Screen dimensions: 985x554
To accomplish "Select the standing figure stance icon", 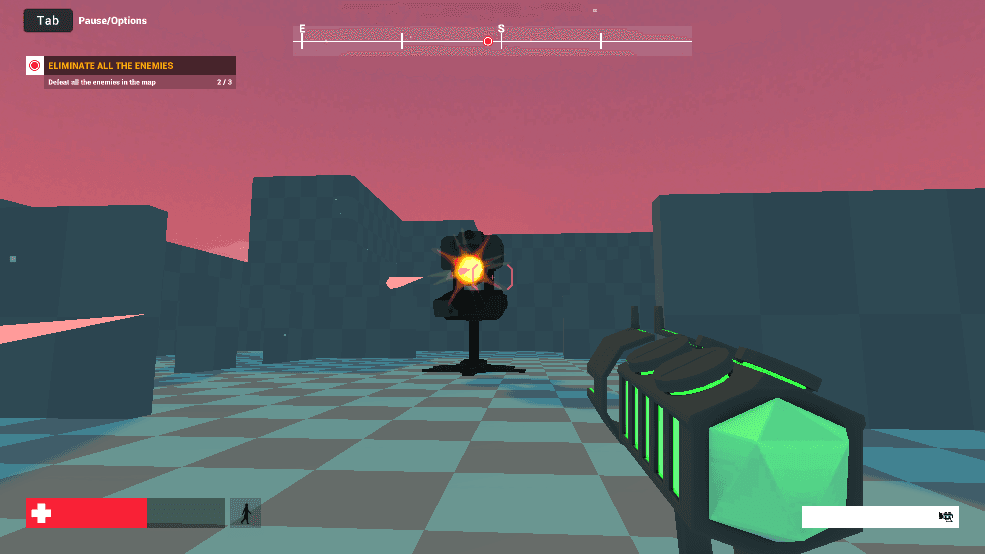I will pos(245,513).
